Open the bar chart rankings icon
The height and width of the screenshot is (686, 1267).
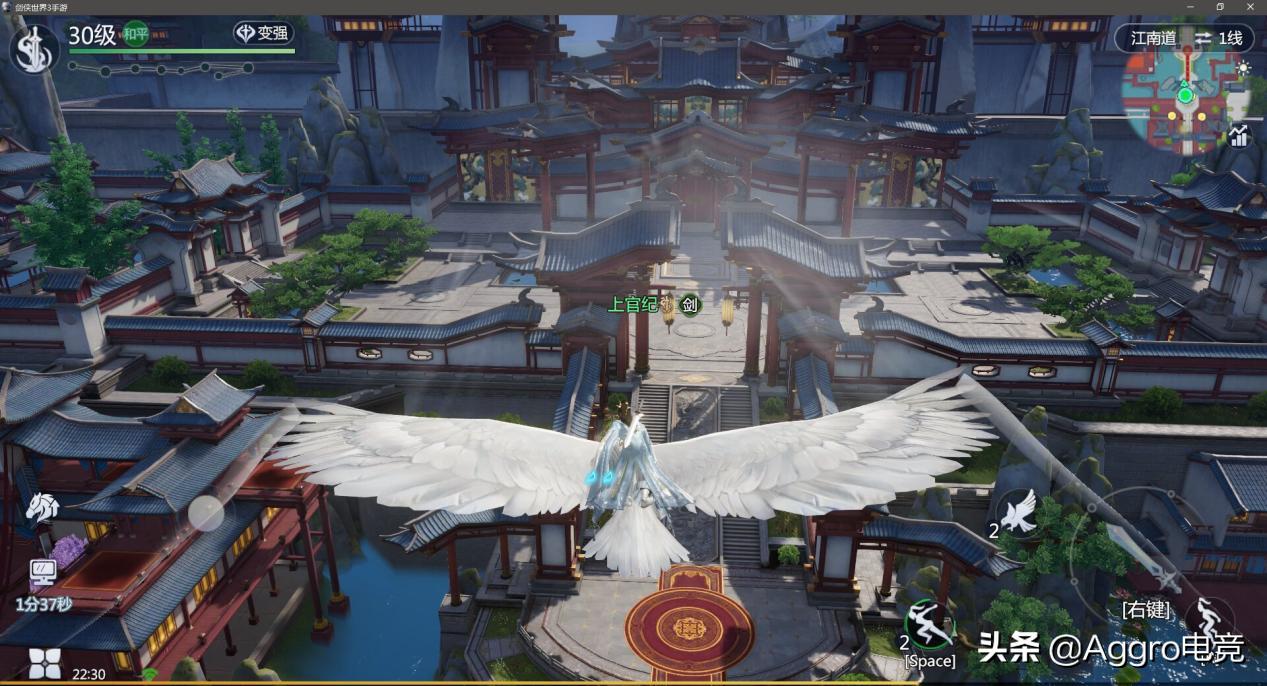pyautogui.click(x=1239, y=136)
